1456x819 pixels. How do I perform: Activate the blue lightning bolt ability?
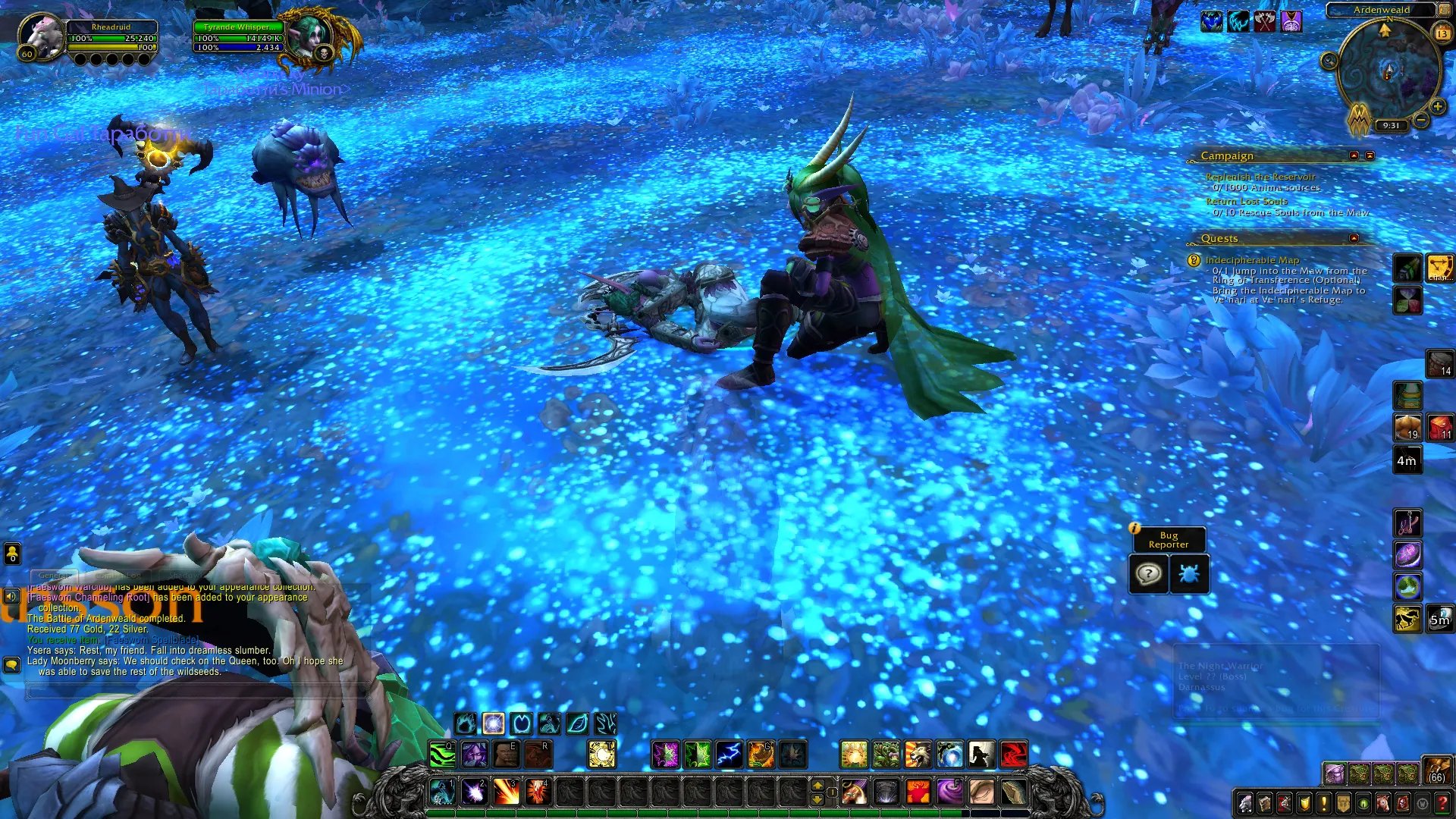729,755
